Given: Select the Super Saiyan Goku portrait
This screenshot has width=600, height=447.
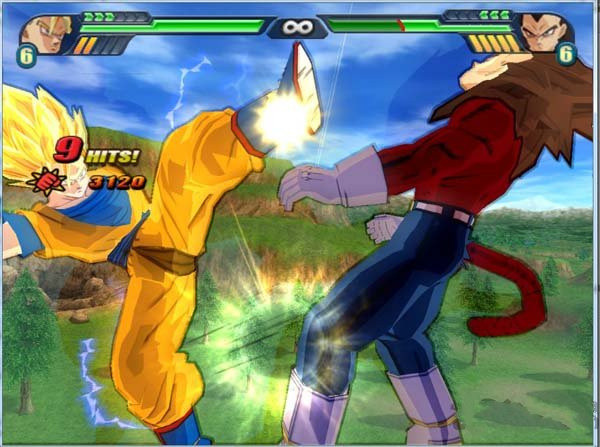Looking at the screenshot, I should [x=45, y=31].
